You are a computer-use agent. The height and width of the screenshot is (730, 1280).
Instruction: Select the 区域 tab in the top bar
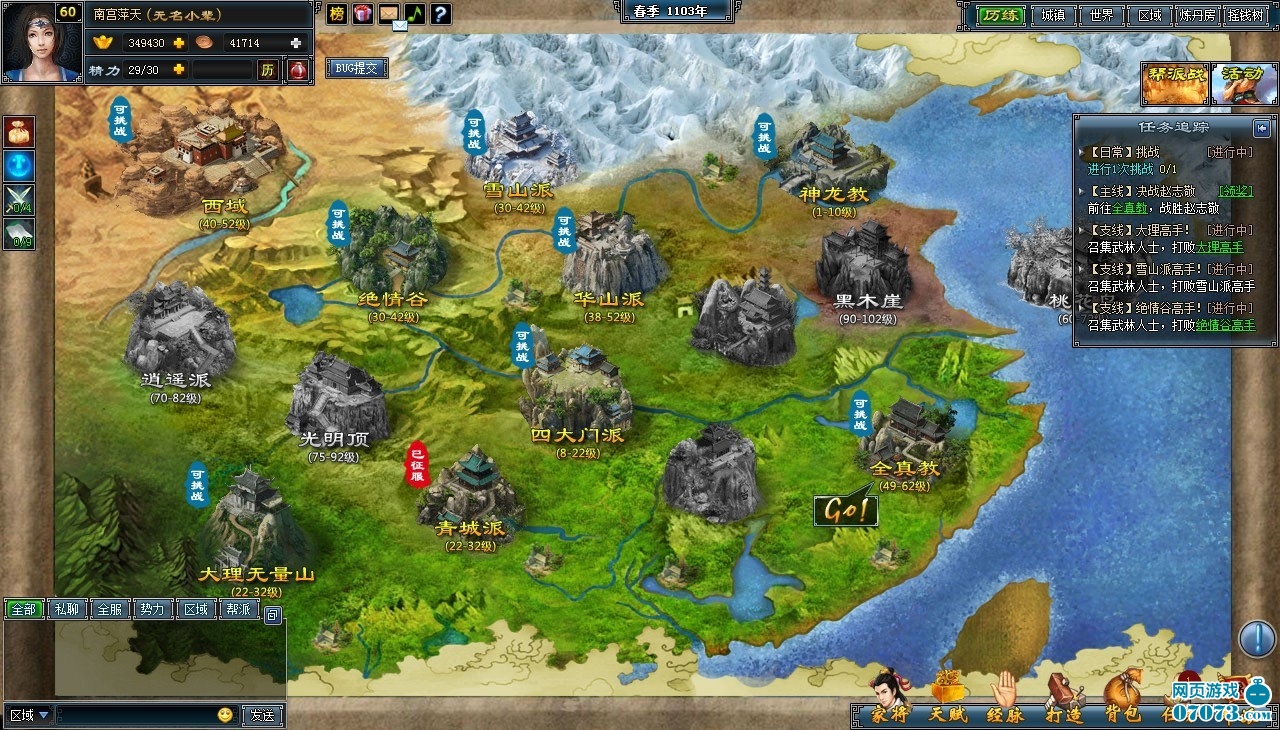[x=1150, y=15]
